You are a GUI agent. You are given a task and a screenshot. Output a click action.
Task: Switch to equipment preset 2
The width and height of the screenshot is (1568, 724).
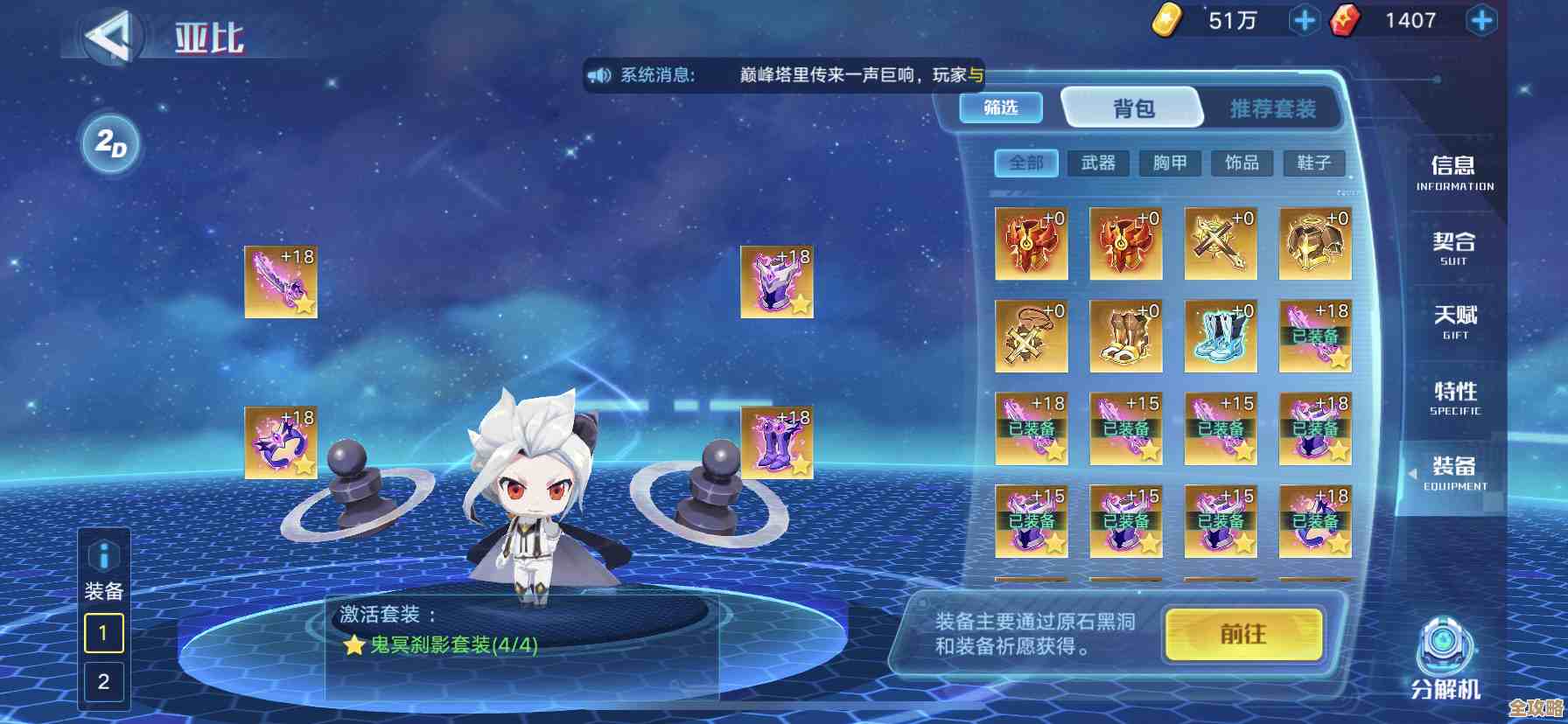[102, 684]
